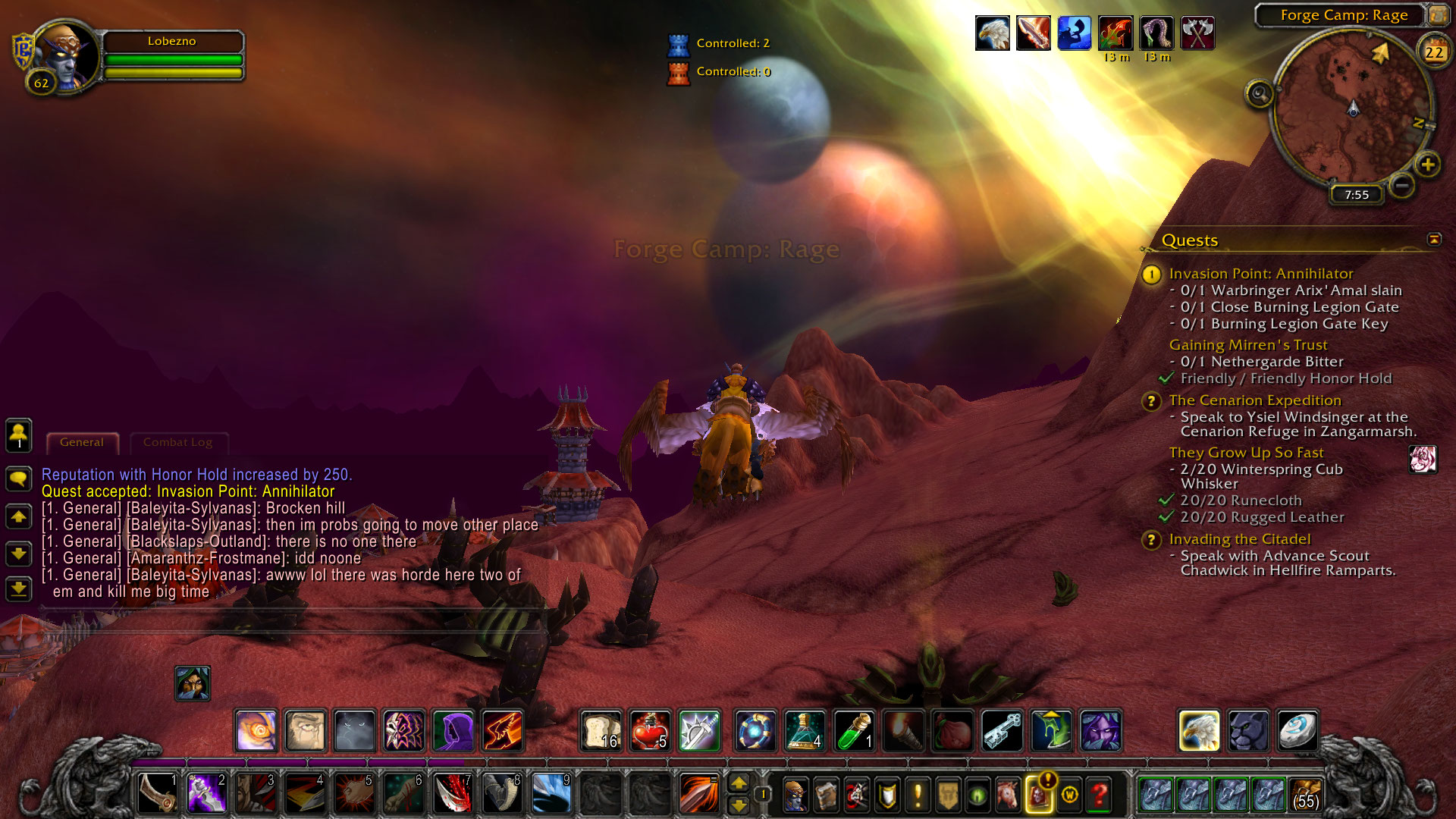Screen dimensions: 1456x819
Task: Drink the green vial potion
Action: (854, 731)
